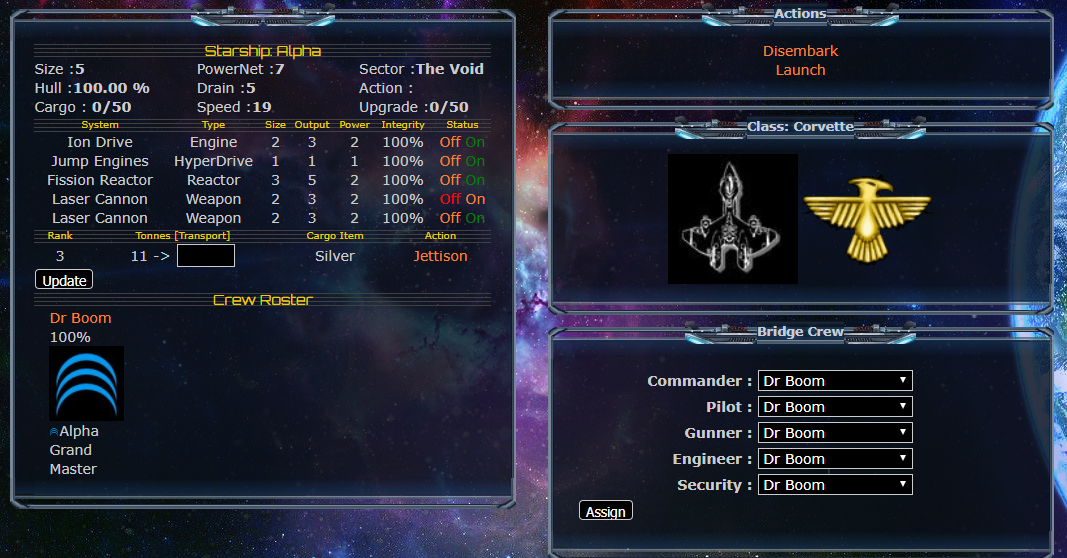This screenshot has width=1067, height=558.
Task: Open the Gunner dropdown
Action: point(835,433)
